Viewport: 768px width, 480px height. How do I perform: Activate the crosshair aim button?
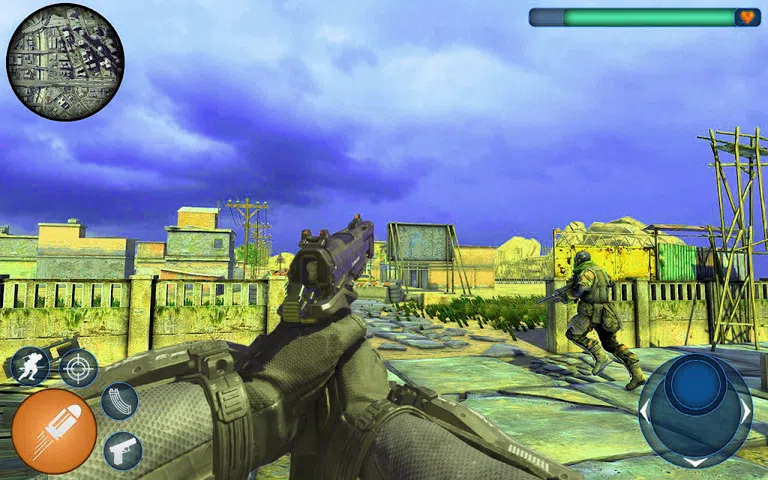[79, 367]
